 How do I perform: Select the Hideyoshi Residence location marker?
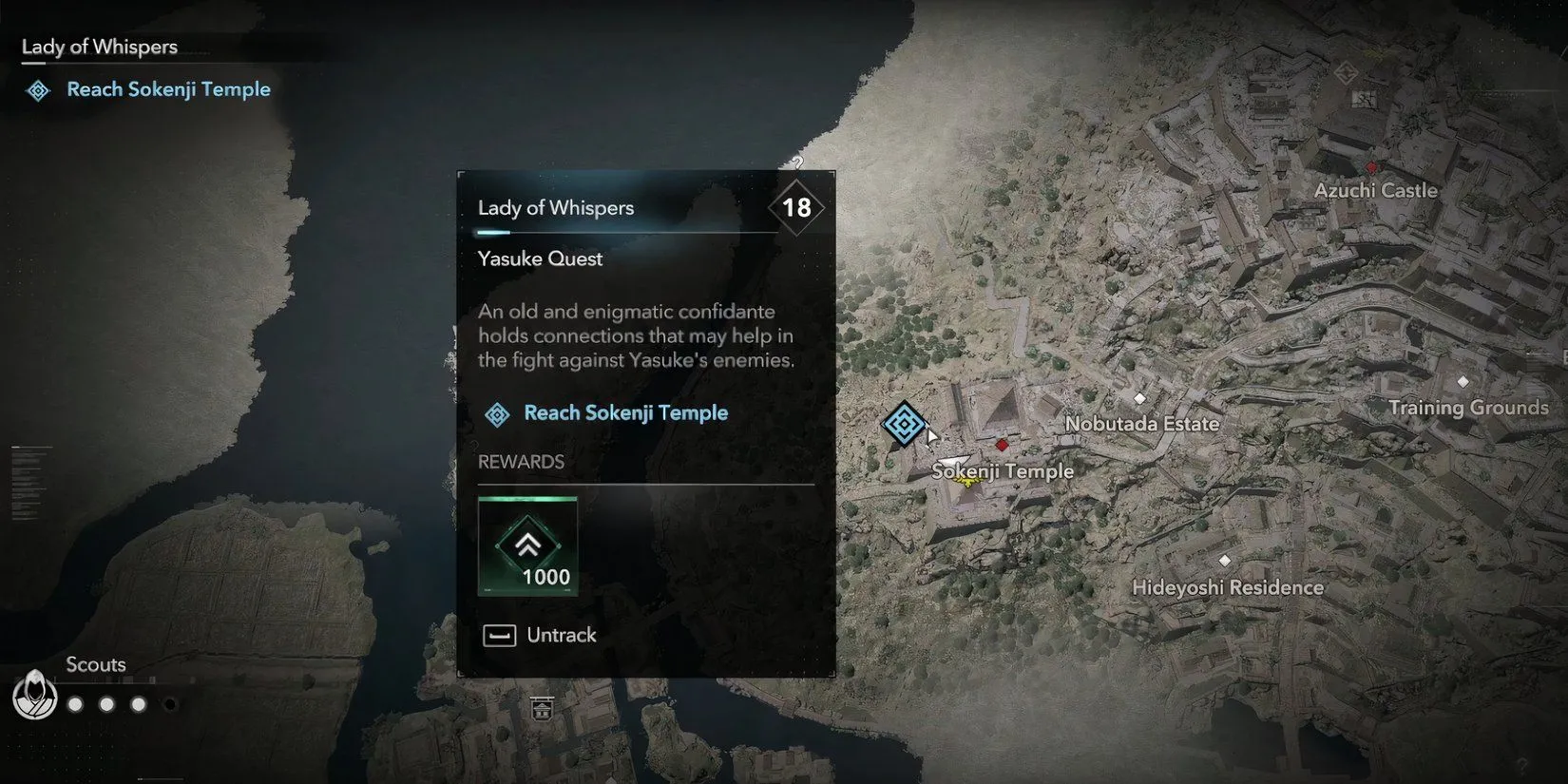pyautogui.click(x=1224, y=561)
